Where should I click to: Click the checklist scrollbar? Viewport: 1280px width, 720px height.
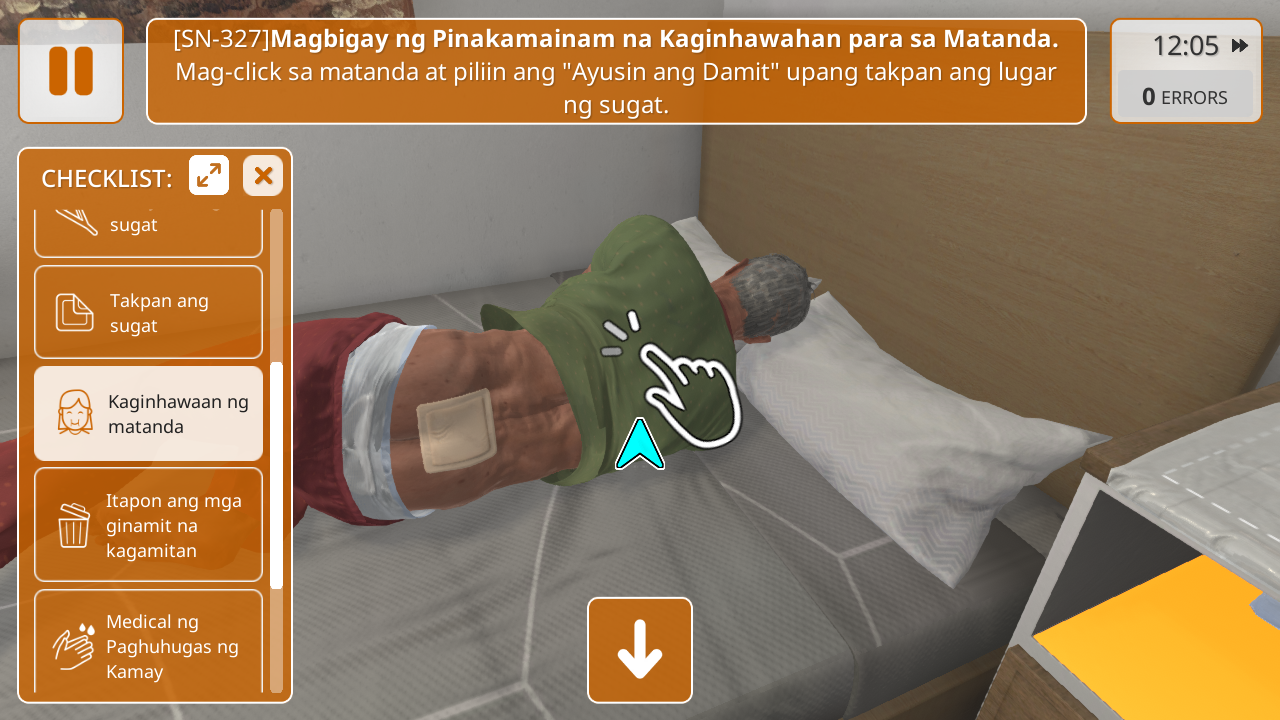pos(277,475)
